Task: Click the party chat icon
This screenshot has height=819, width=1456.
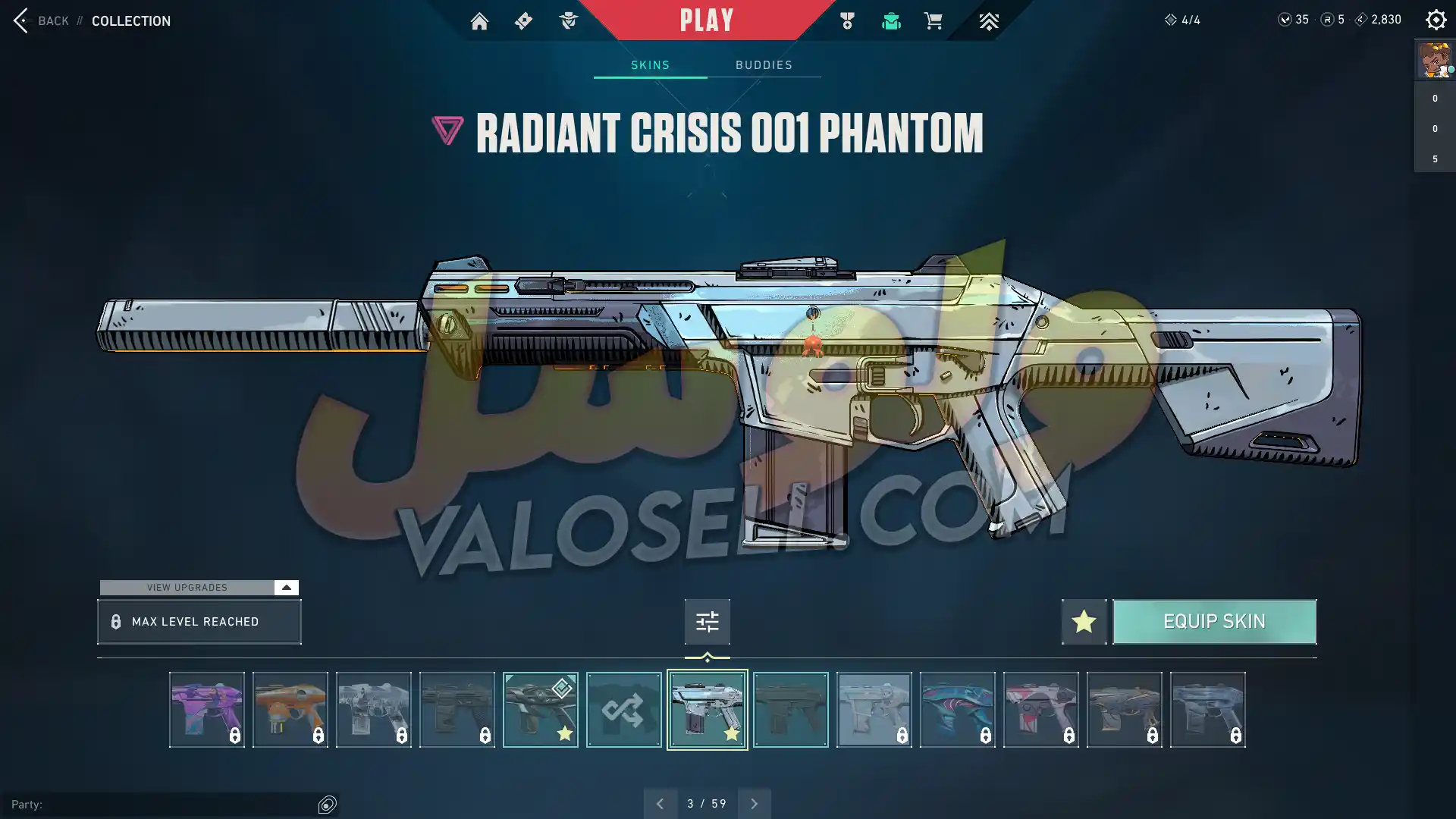Action: coord(327,805)
